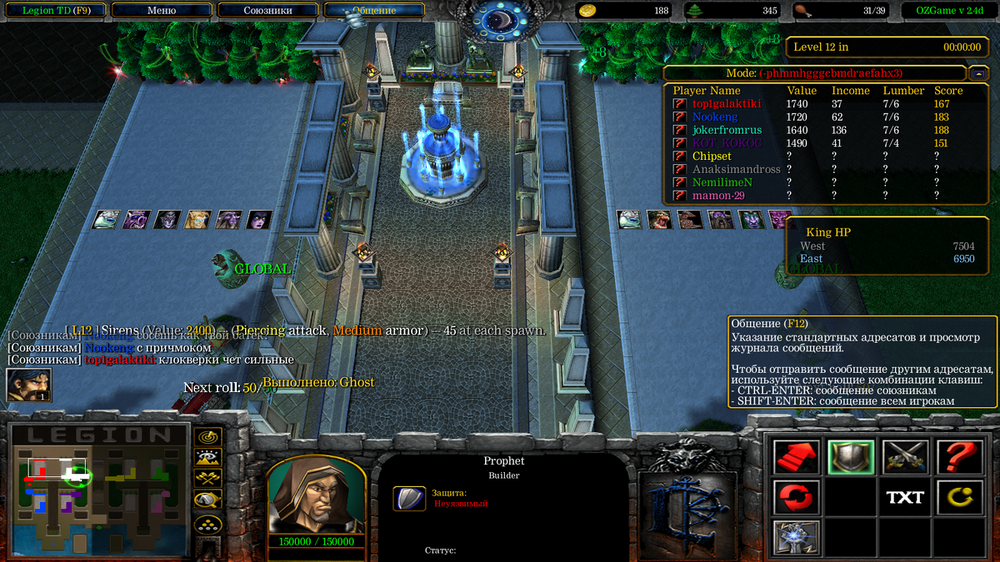Select the TXT command button
Viewport: 1000px width, 562px height.
coord(904,496)
